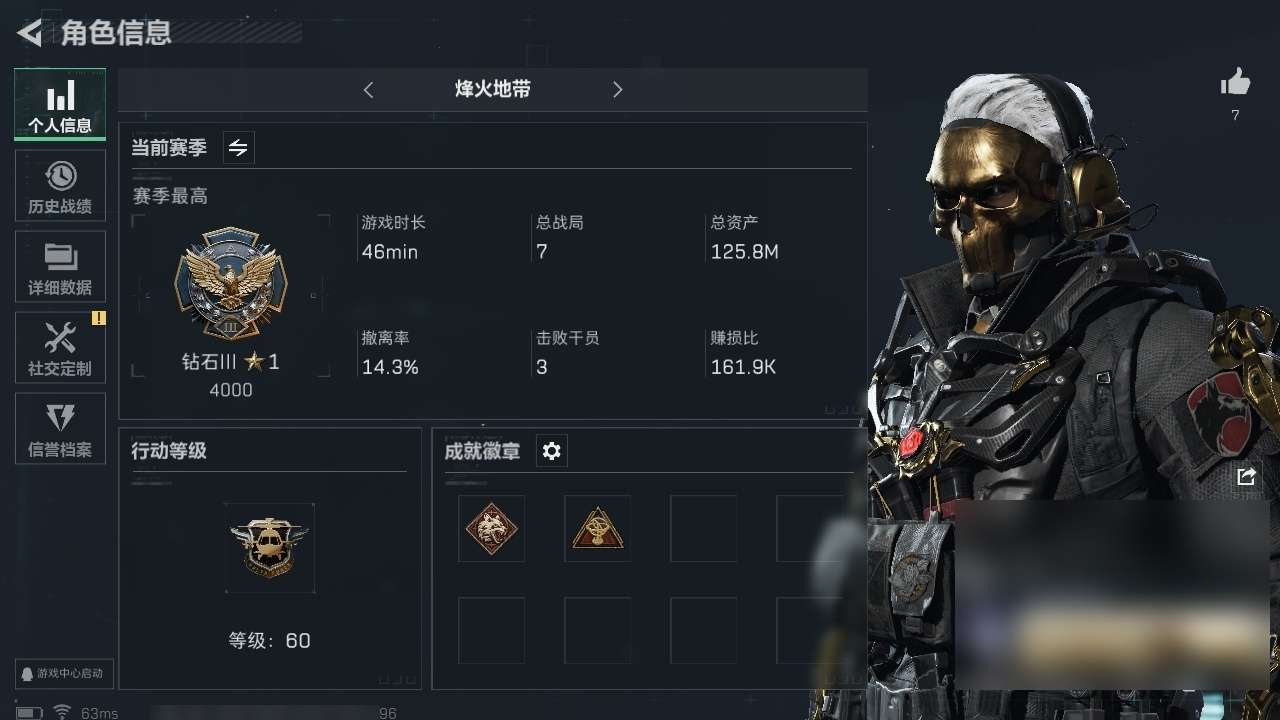Click the left arrow beside 烽火地带

(368, 90)
